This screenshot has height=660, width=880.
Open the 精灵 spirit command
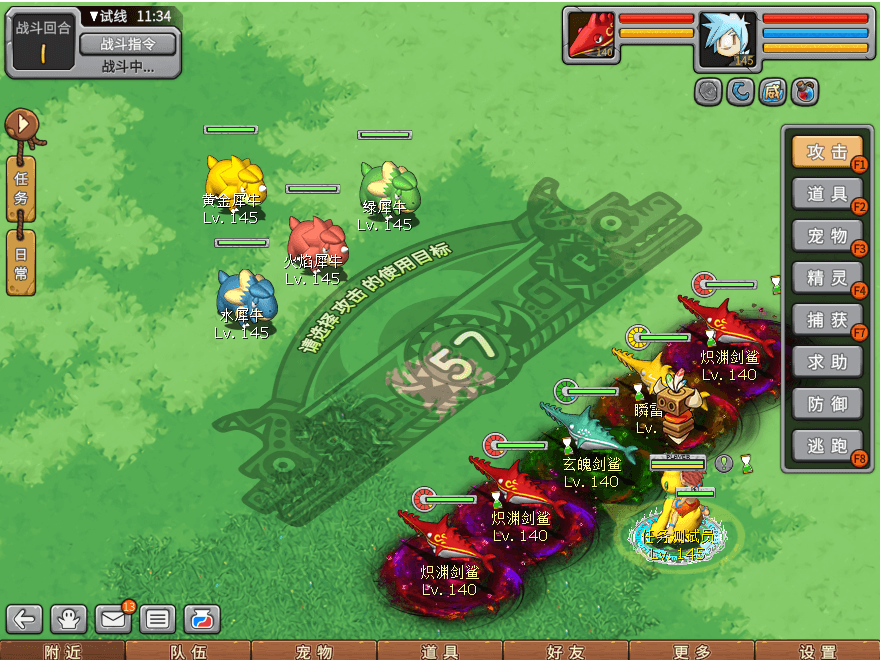pyautogui.click(x=827, y=278)
